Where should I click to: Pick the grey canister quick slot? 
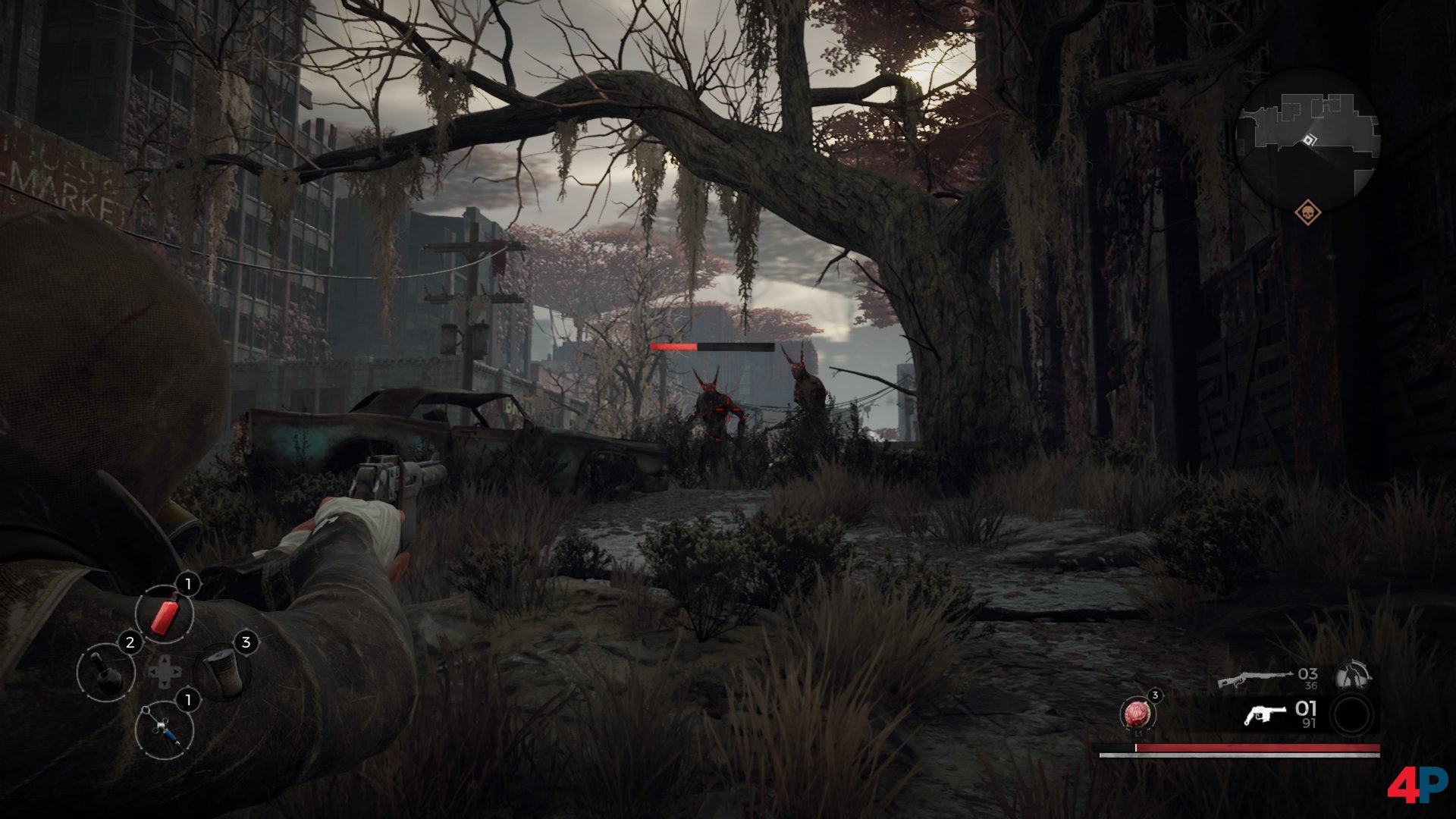222,671
